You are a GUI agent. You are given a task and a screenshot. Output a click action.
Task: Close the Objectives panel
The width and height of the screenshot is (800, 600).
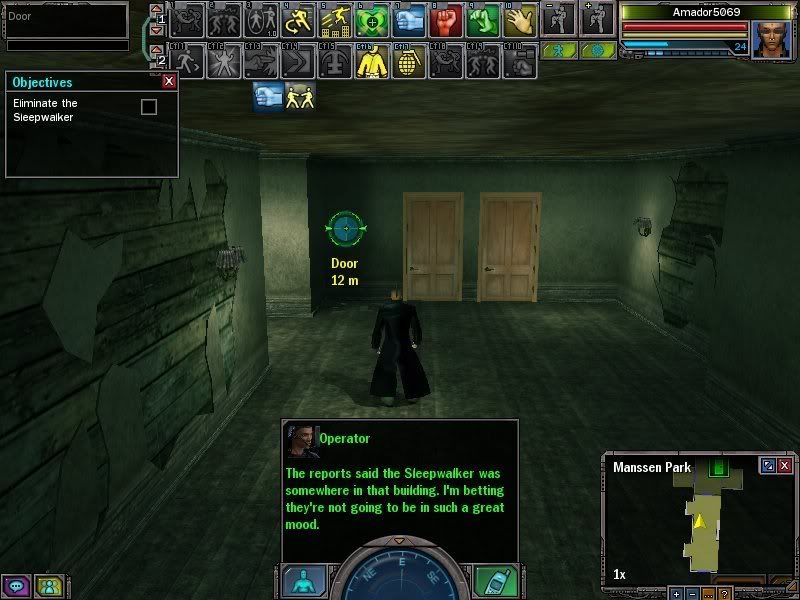click(x=169, y=82)
